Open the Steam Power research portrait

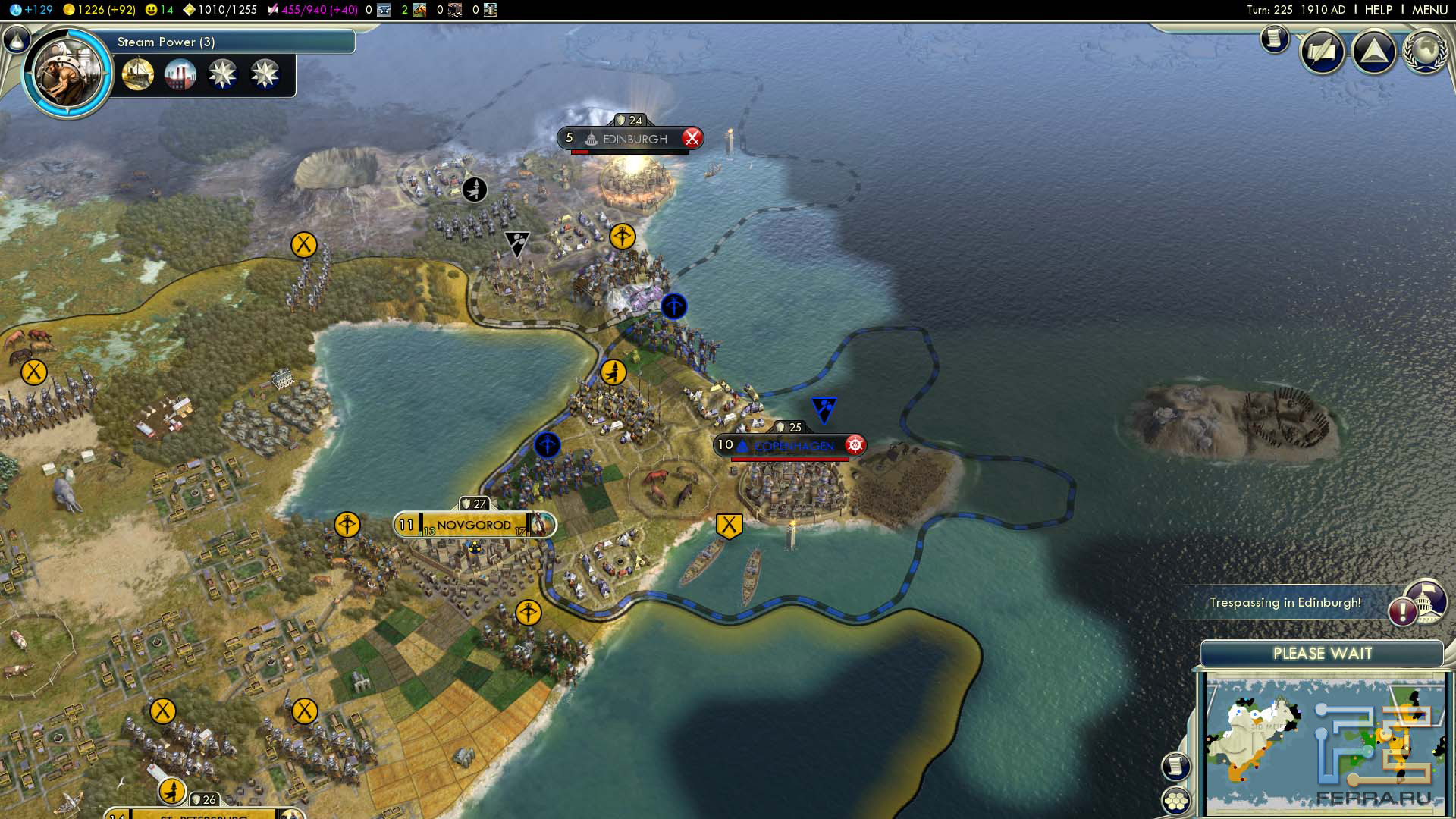[67, 74]
